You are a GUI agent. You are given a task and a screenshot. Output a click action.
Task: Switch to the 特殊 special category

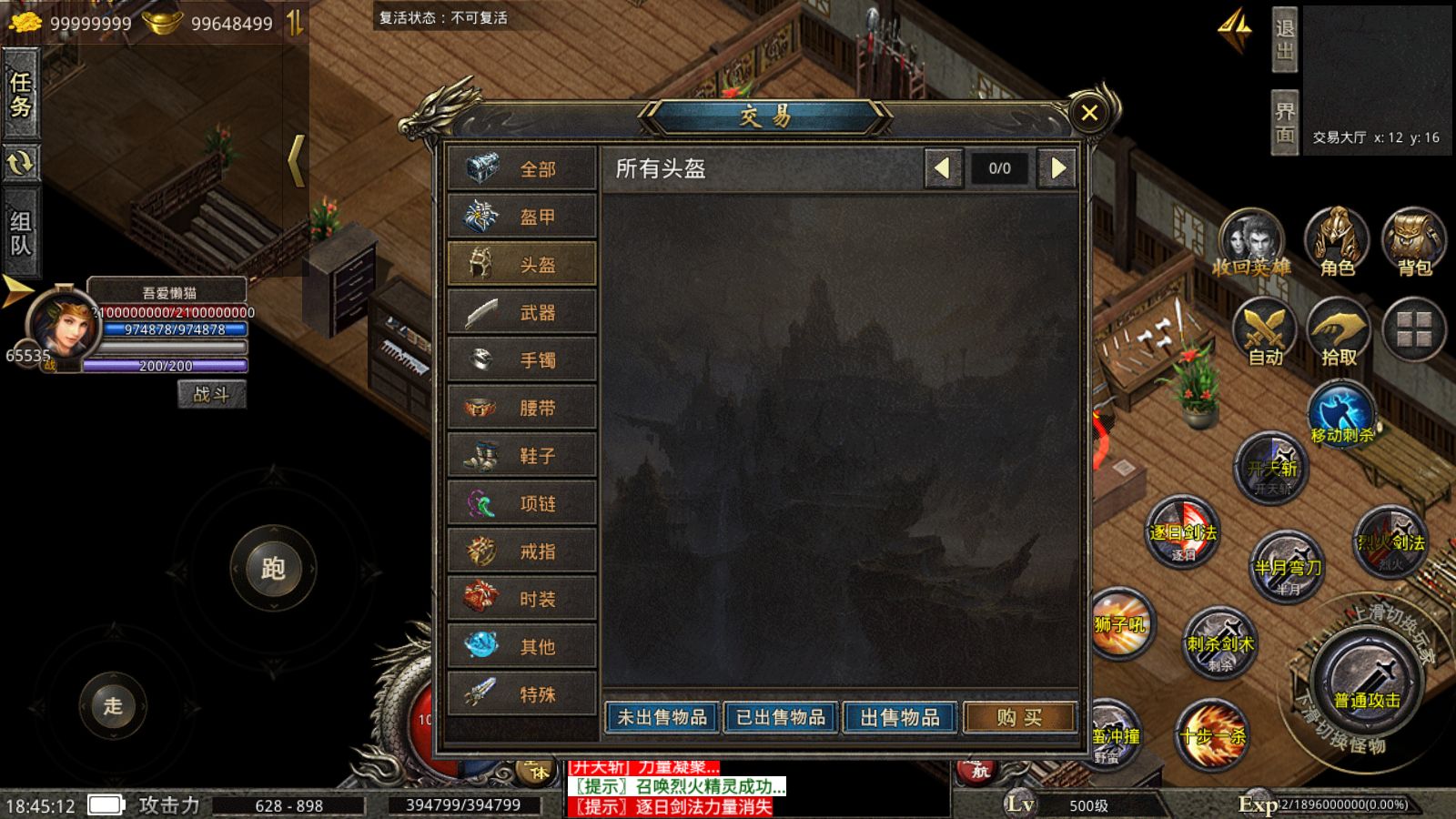[522, 694]
